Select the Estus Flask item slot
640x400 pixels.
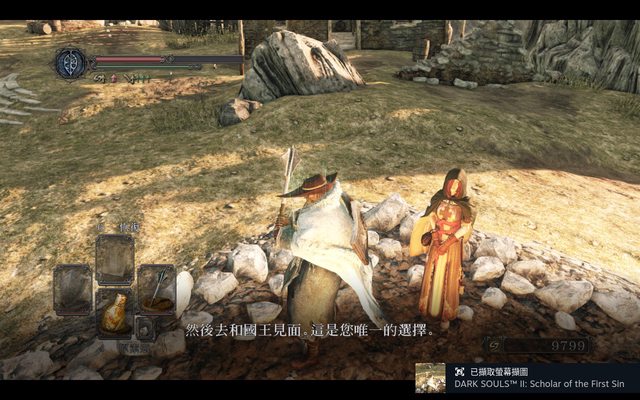tap(115, 314)
